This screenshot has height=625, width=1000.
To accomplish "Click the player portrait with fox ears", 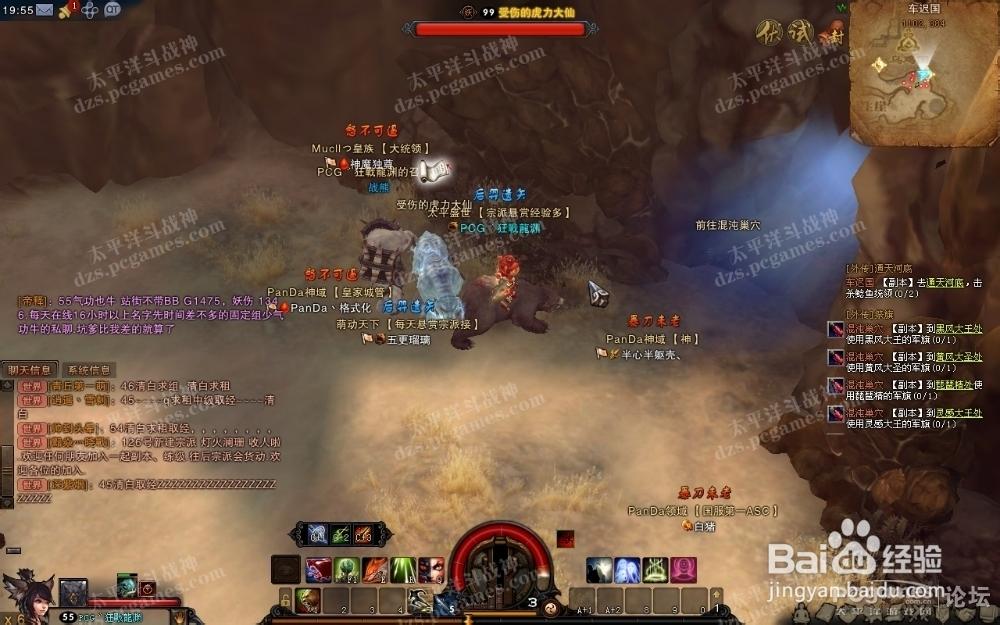I will point(25,592).
